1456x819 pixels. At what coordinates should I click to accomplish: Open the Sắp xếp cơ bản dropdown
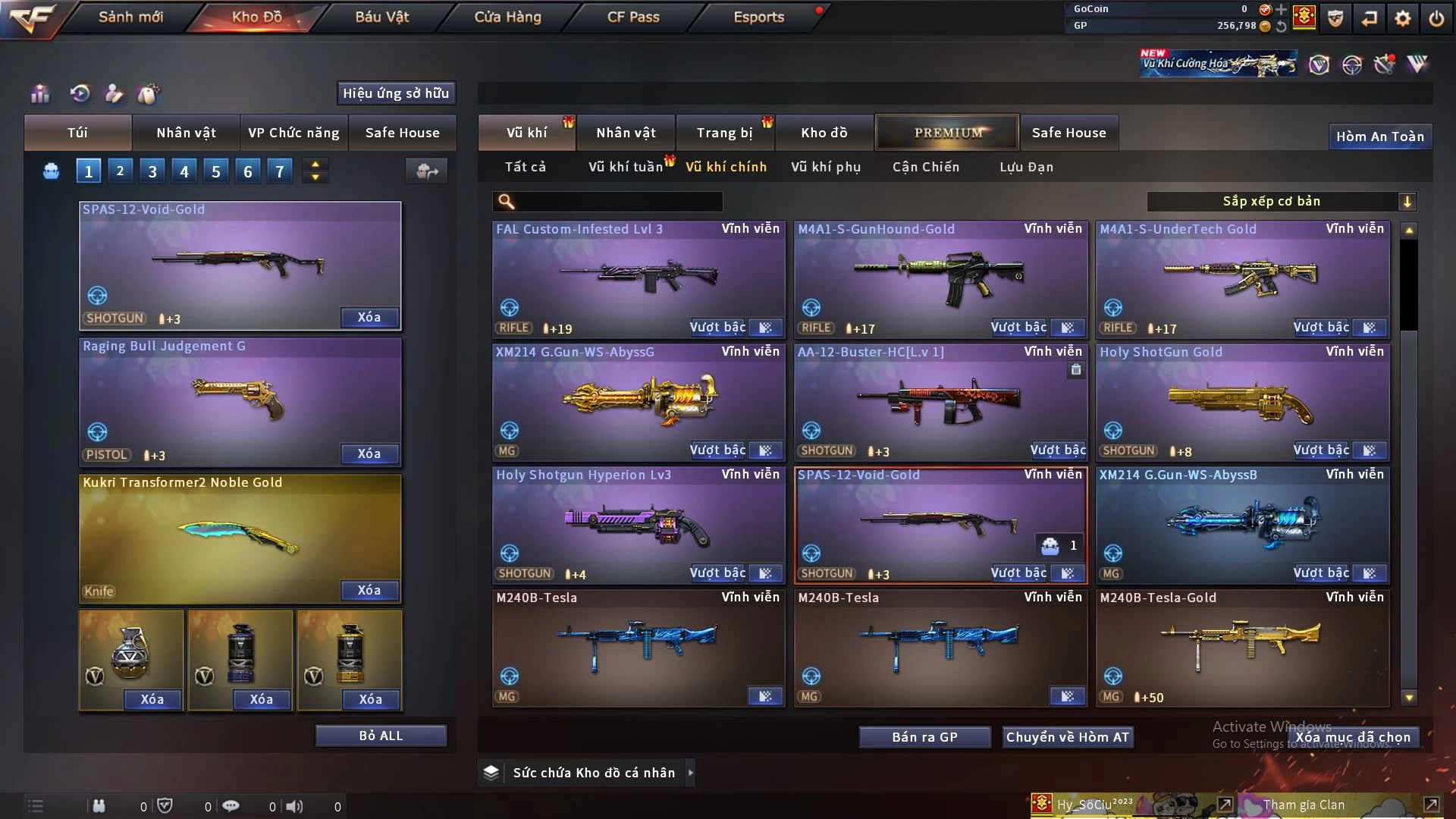click(1281, 201)
